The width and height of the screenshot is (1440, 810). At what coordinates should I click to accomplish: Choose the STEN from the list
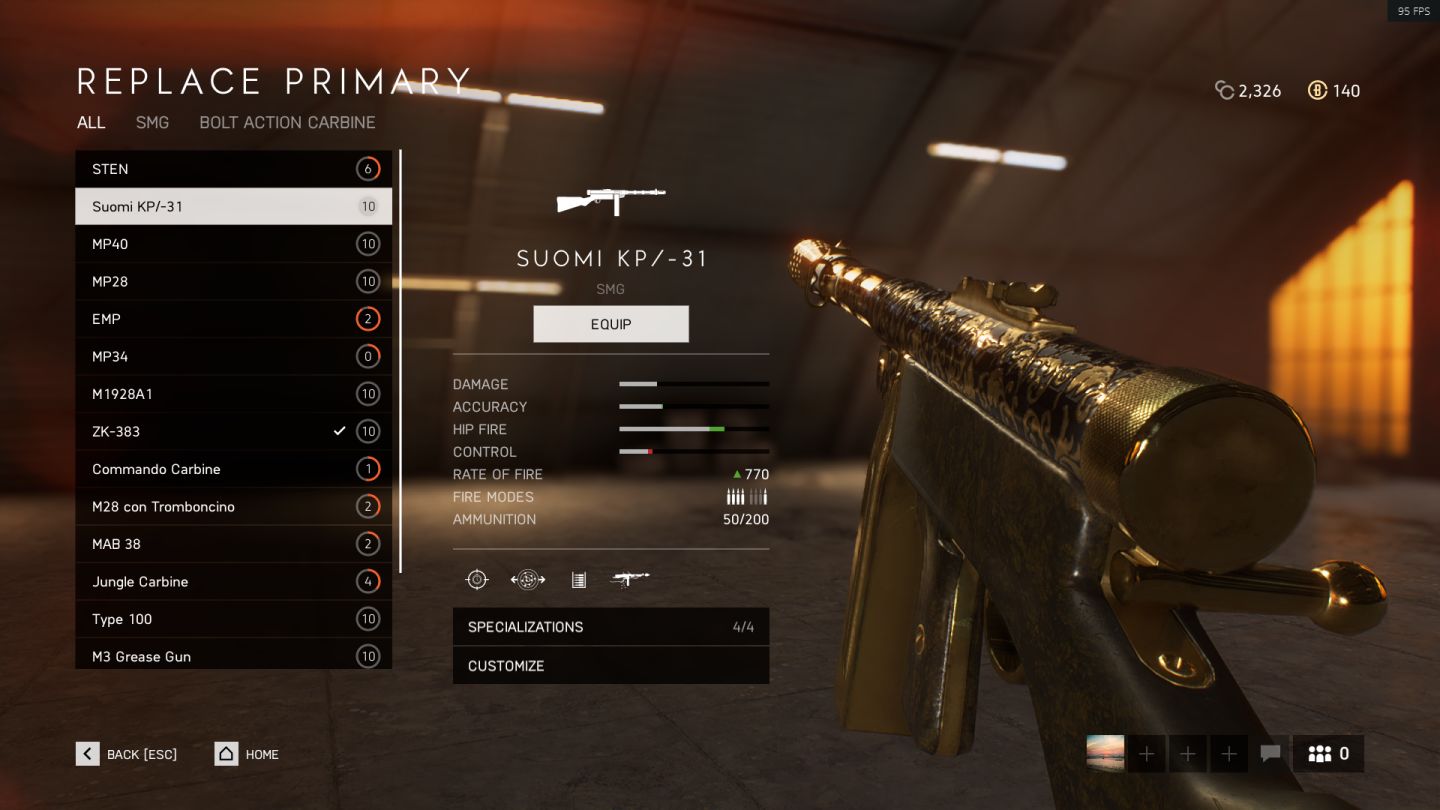(233, 169)
